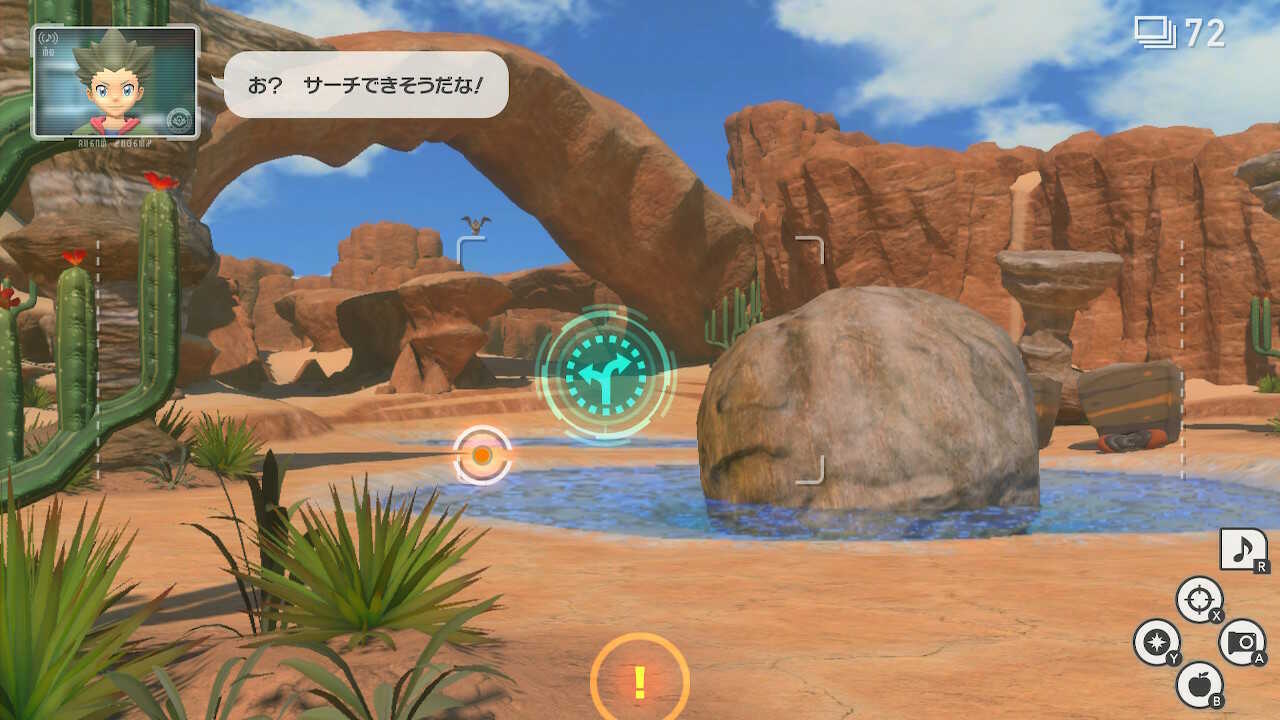Screen dimensions: 1280x720
Task: Click the caller name text under the video feed
Action: (114, 142)
